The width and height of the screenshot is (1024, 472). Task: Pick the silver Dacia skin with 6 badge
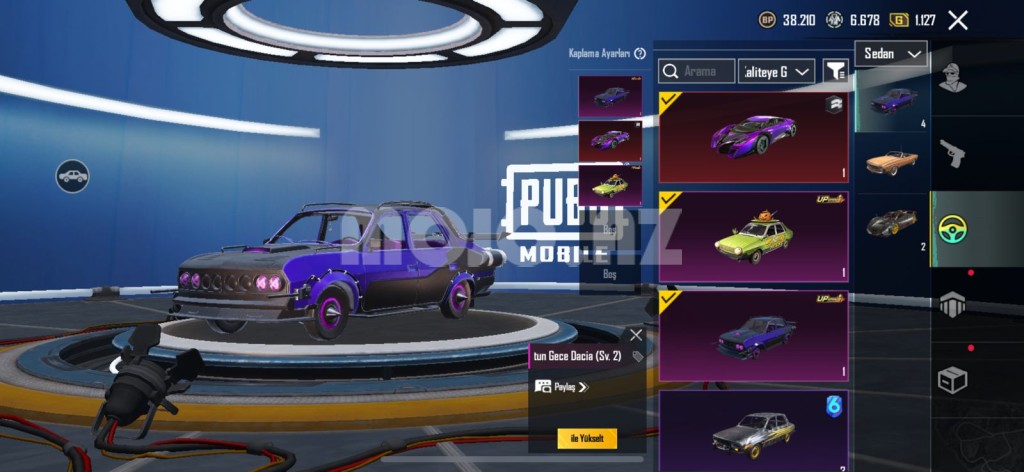(753, 430)
